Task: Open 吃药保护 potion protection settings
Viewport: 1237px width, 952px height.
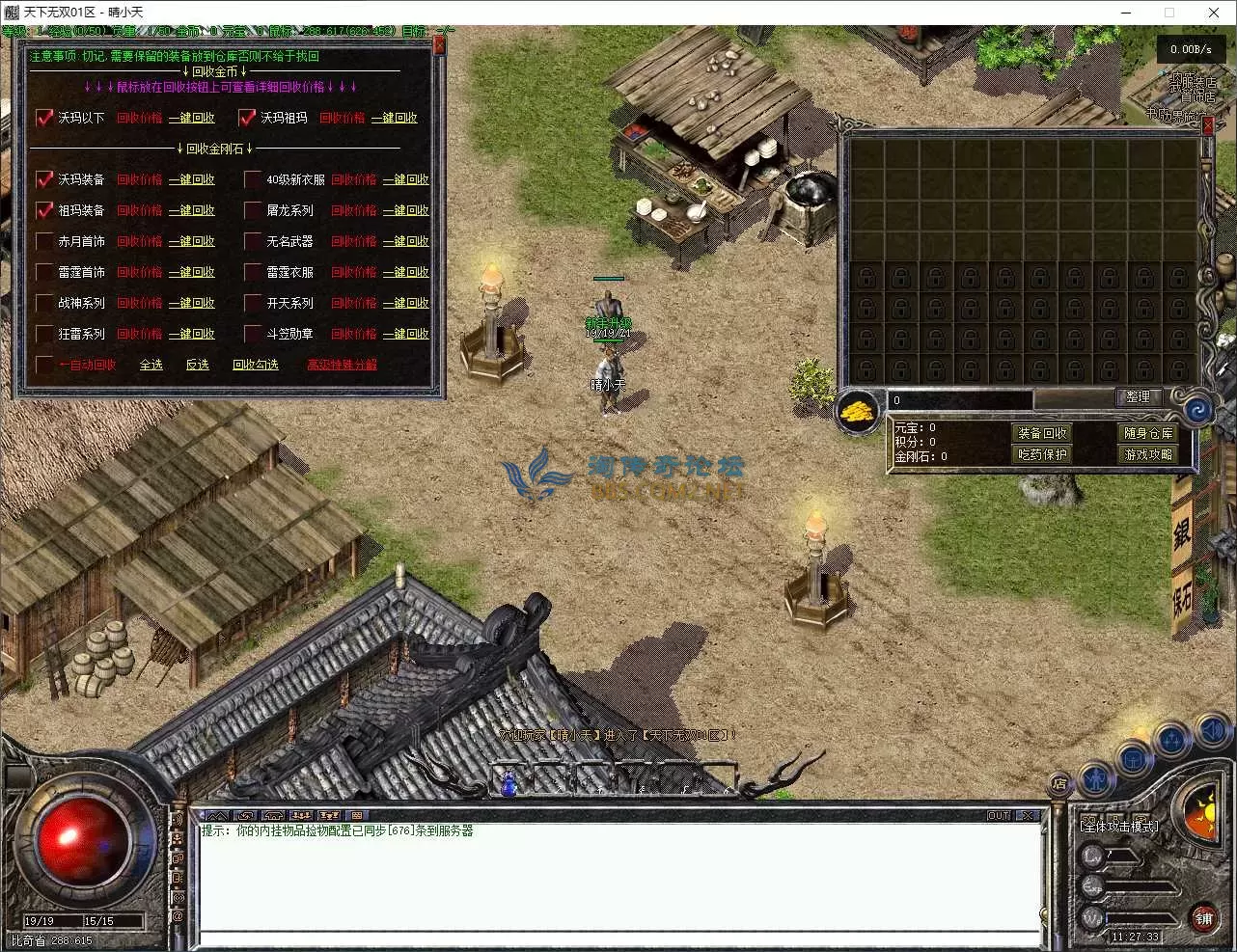Action: pyautogui.click(x=1043, y=454)
